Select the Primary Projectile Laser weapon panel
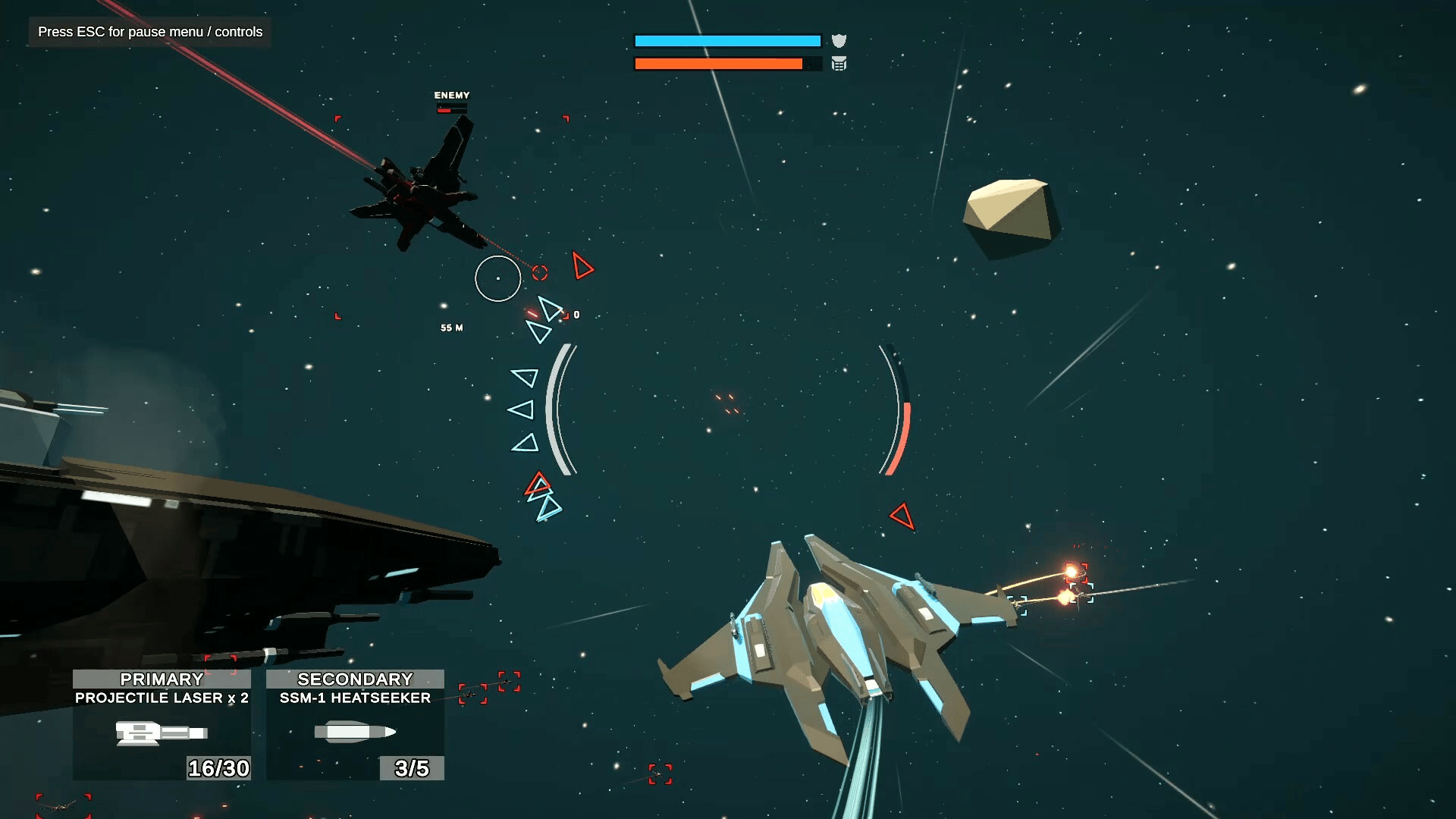The image size is (1456, 819). coord(162,724)
